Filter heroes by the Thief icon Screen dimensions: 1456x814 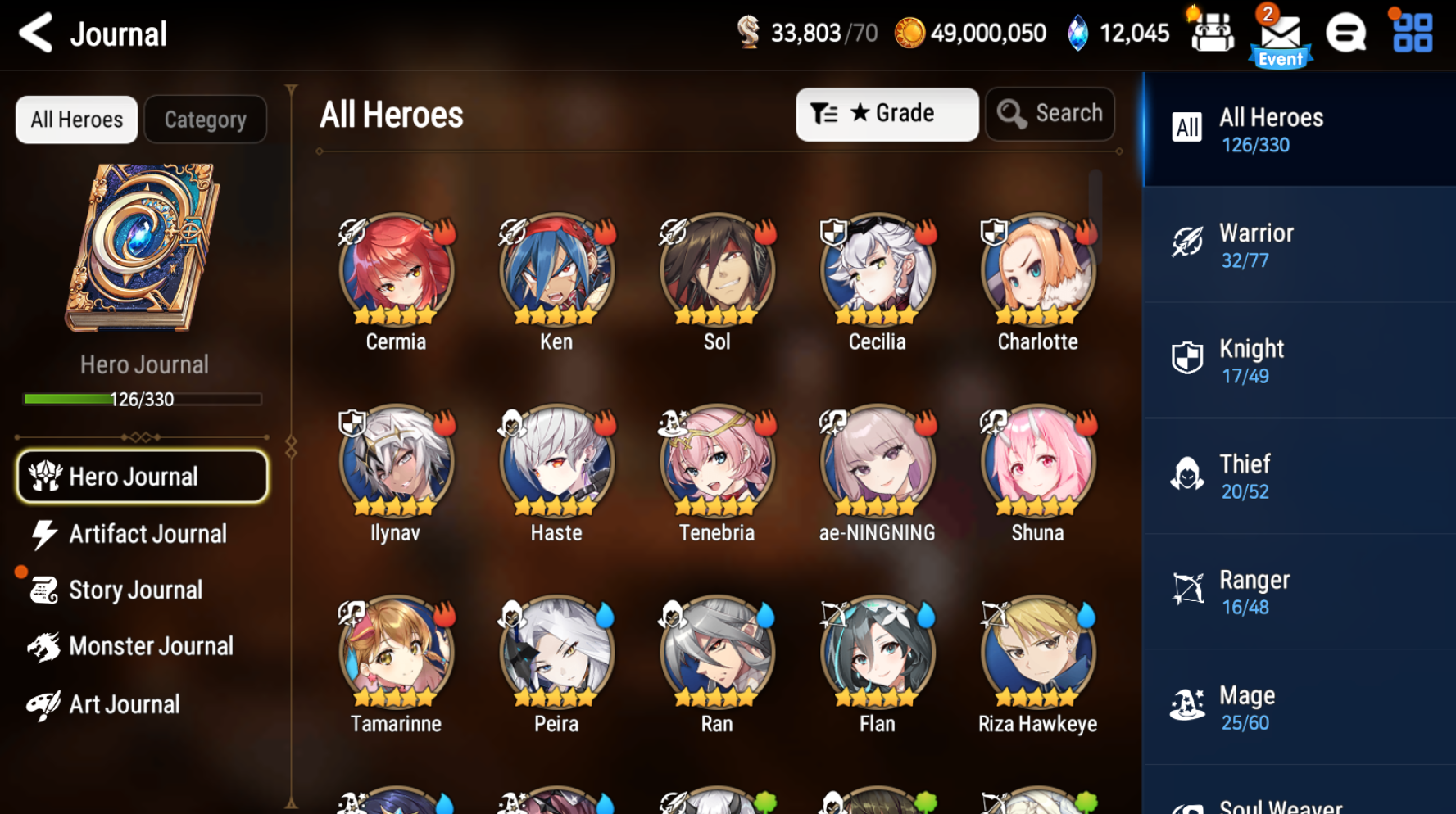pyautogui.click(x=1188, y=476)
